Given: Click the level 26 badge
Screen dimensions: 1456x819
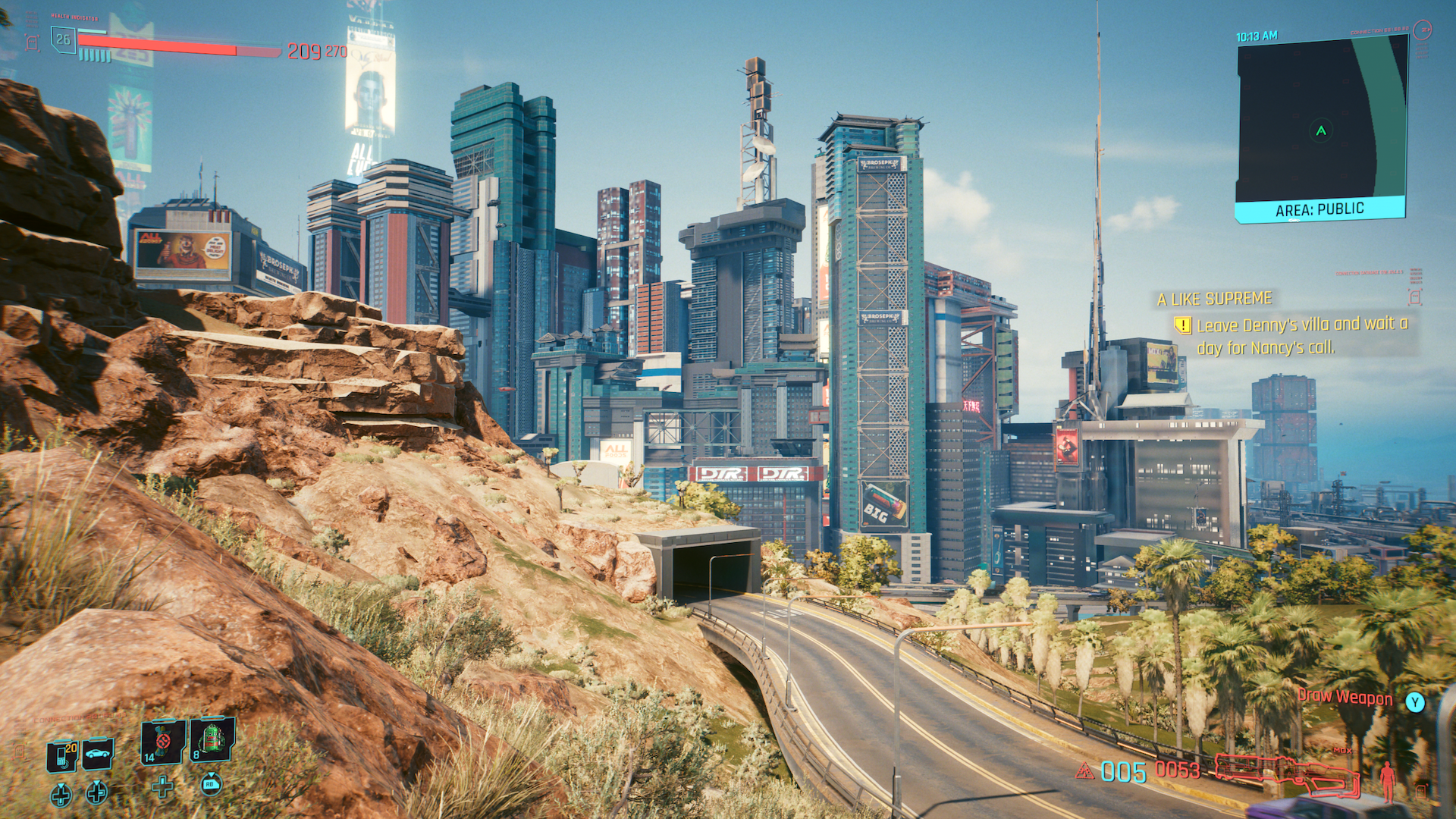Looking at the screenshot, I should 63,39.
